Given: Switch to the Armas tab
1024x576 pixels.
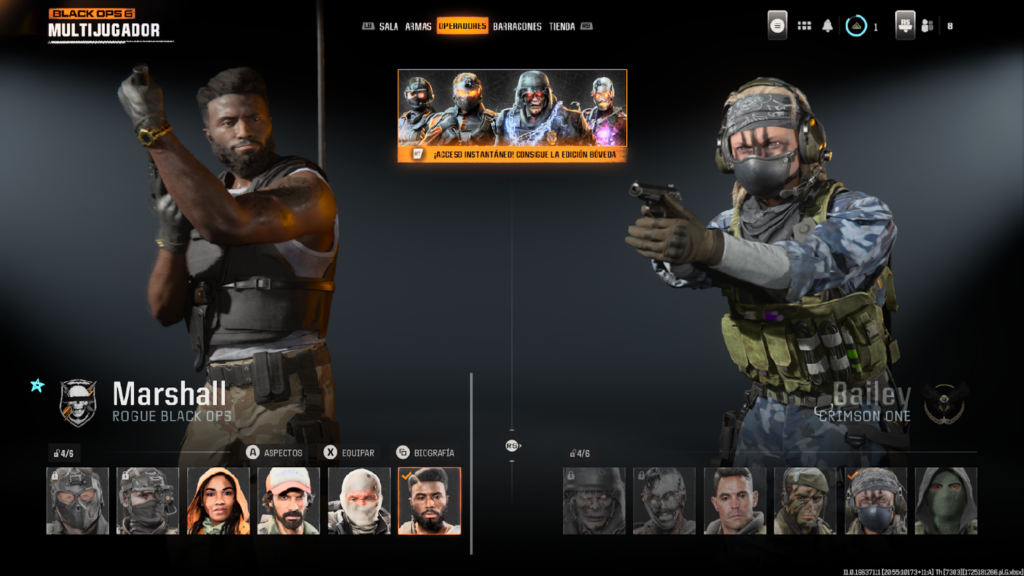Looking at the screenshot, I should pos(418,27).
